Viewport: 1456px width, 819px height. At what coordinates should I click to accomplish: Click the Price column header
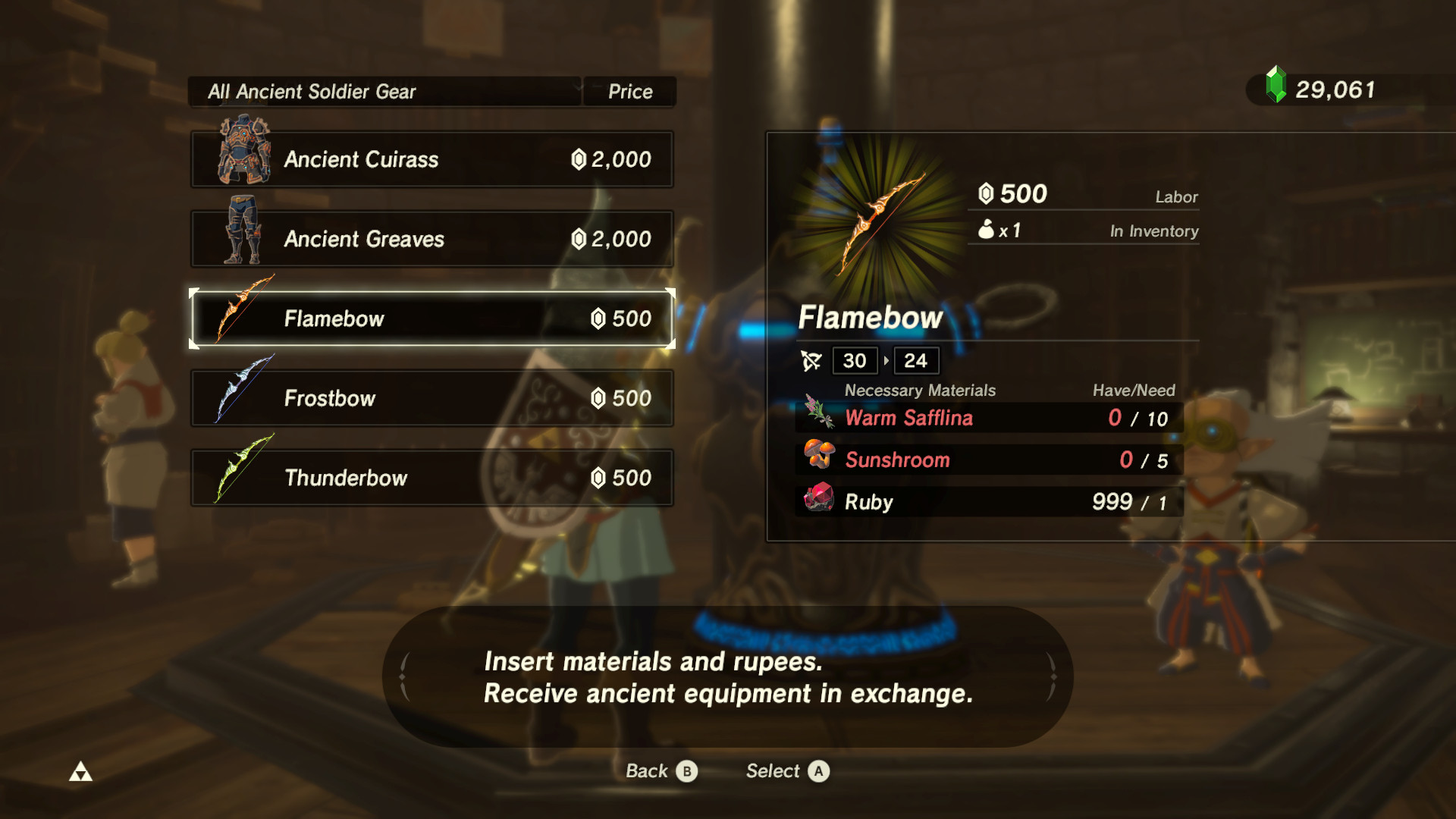[630, 91]
